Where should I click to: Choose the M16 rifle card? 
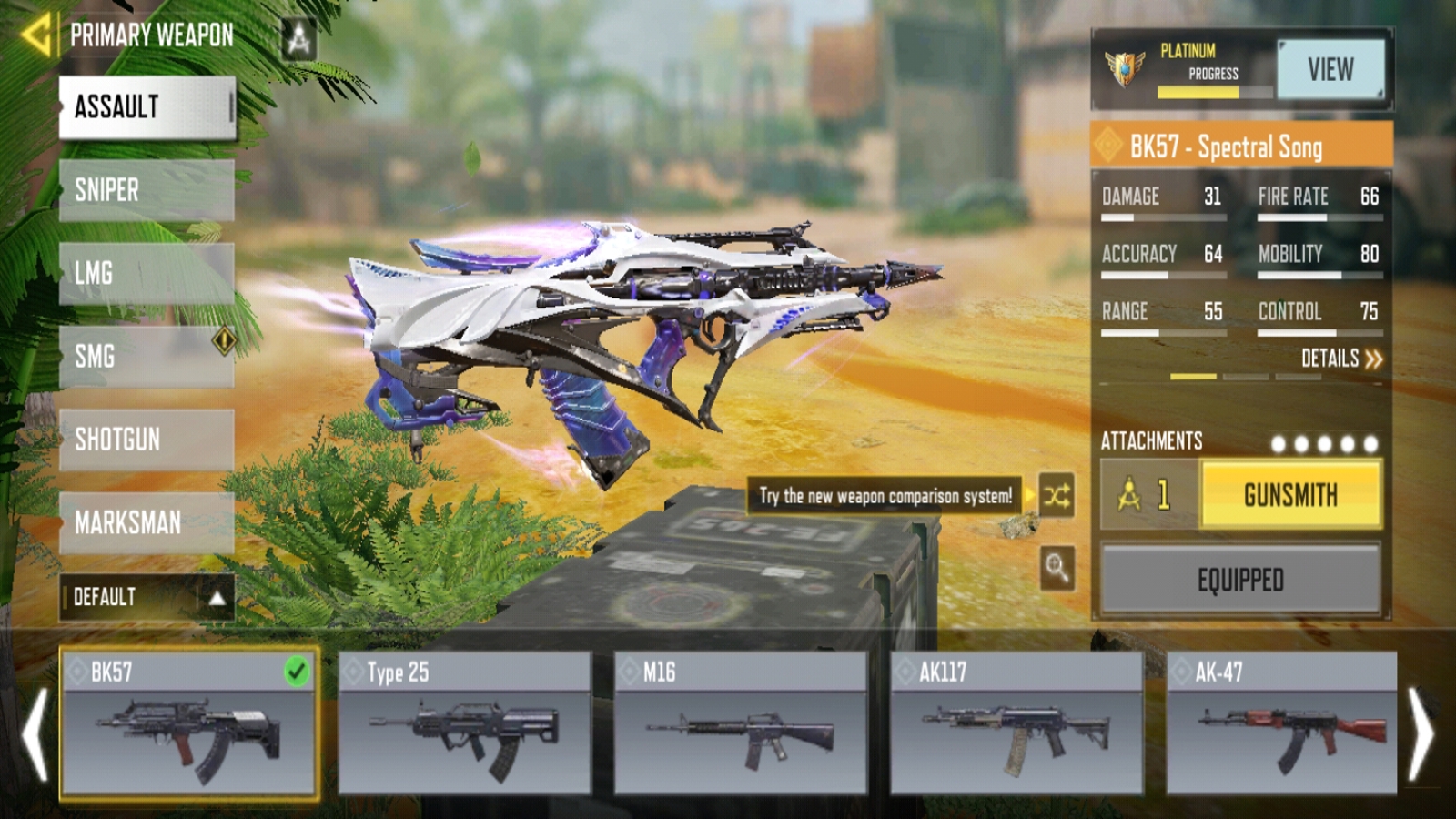tap(741, 723)
